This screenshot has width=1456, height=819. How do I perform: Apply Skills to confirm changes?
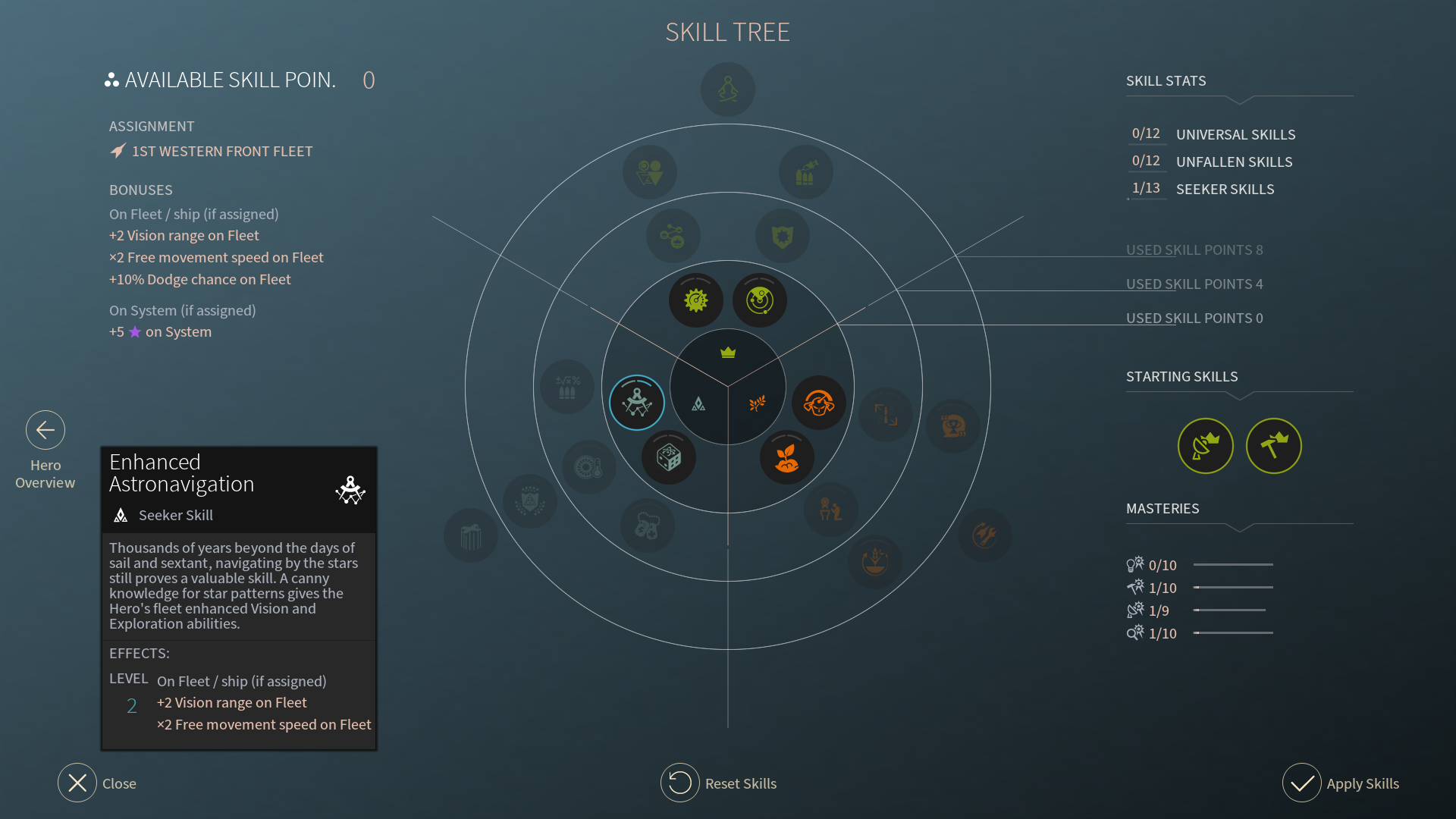pos(1302,783)
